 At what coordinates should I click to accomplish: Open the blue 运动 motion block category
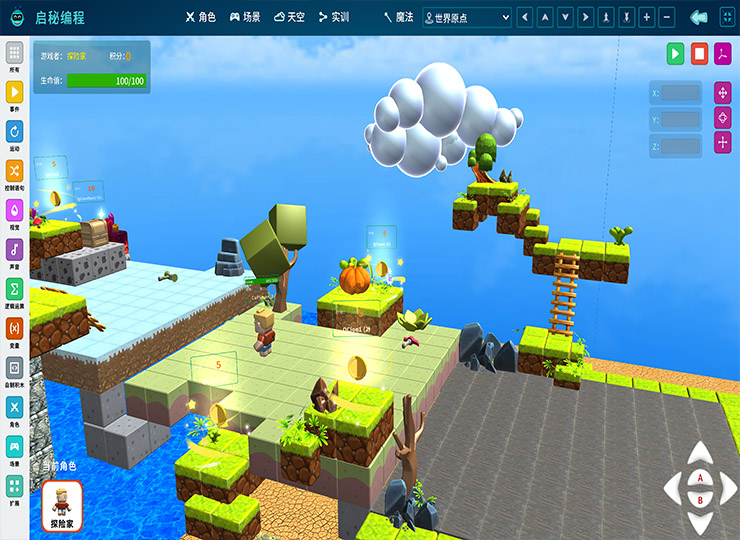point(15,134)
